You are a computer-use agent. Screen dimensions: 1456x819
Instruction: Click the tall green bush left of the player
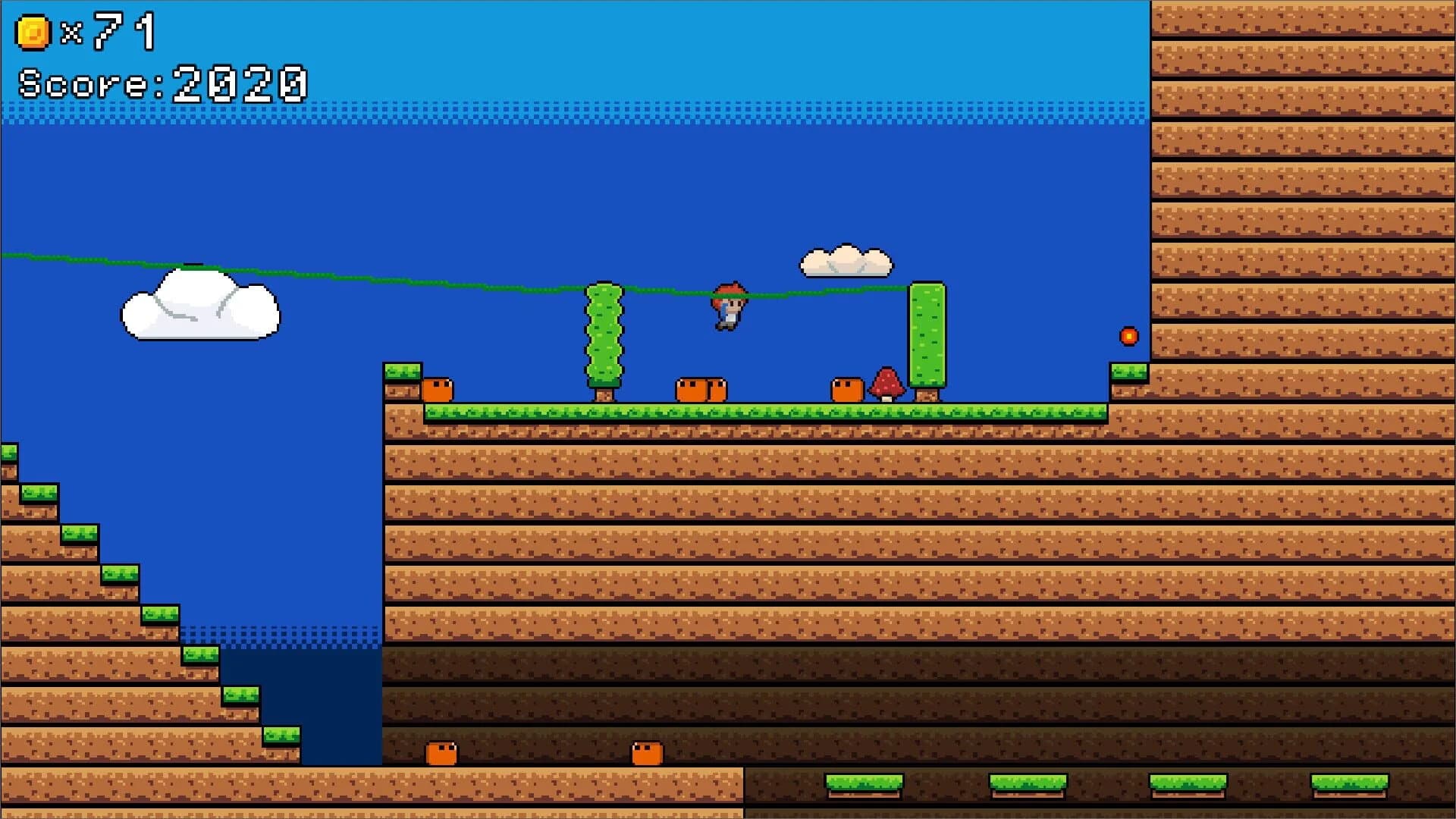(x=603, y=334)
